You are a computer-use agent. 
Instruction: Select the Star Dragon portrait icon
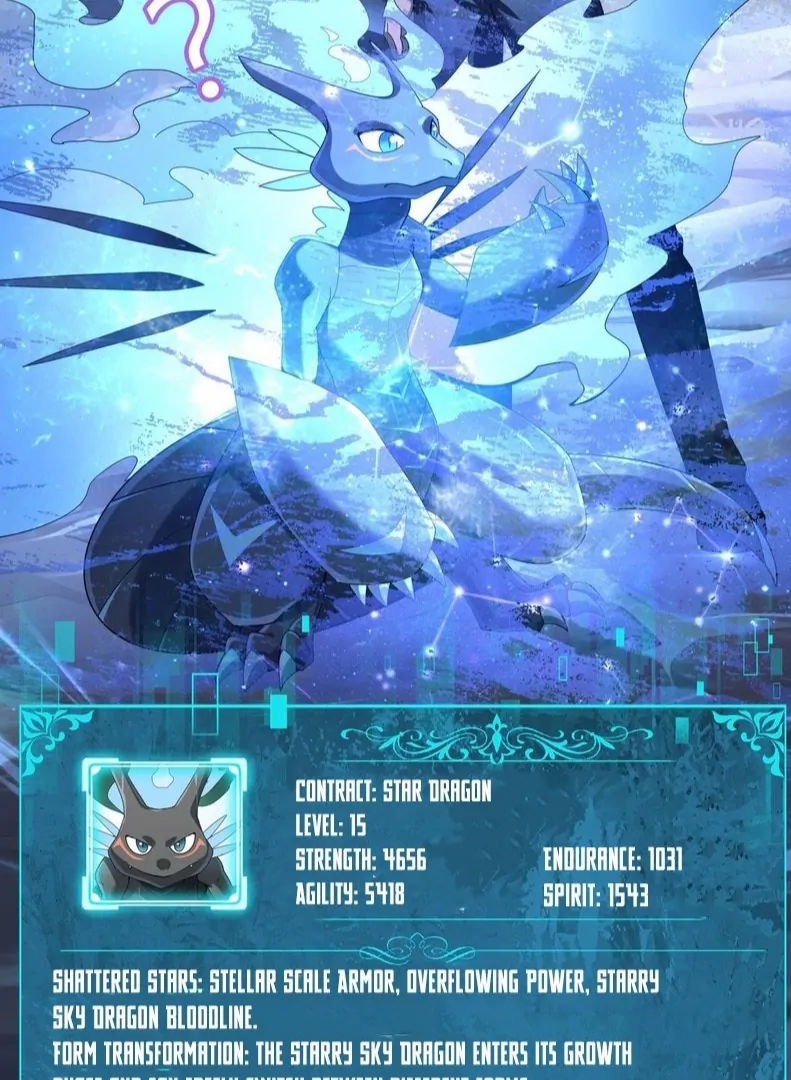(x=164, y=834)
